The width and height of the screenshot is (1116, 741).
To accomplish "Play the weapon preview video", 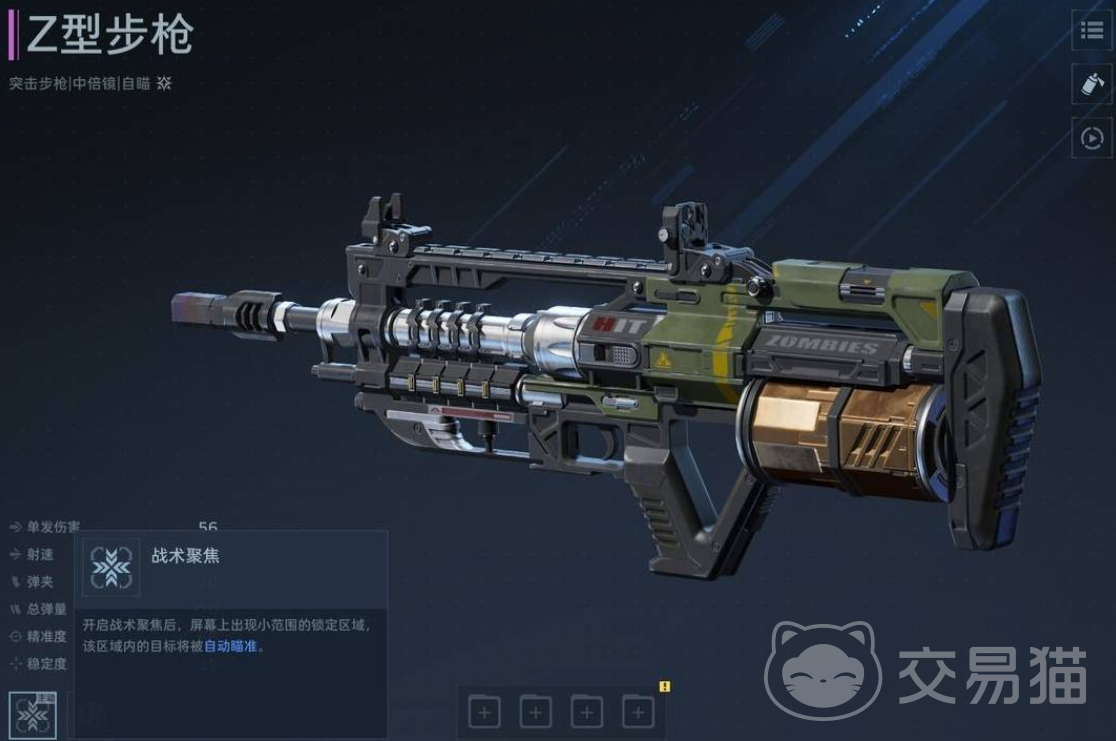I will (x=1093, y=138).
